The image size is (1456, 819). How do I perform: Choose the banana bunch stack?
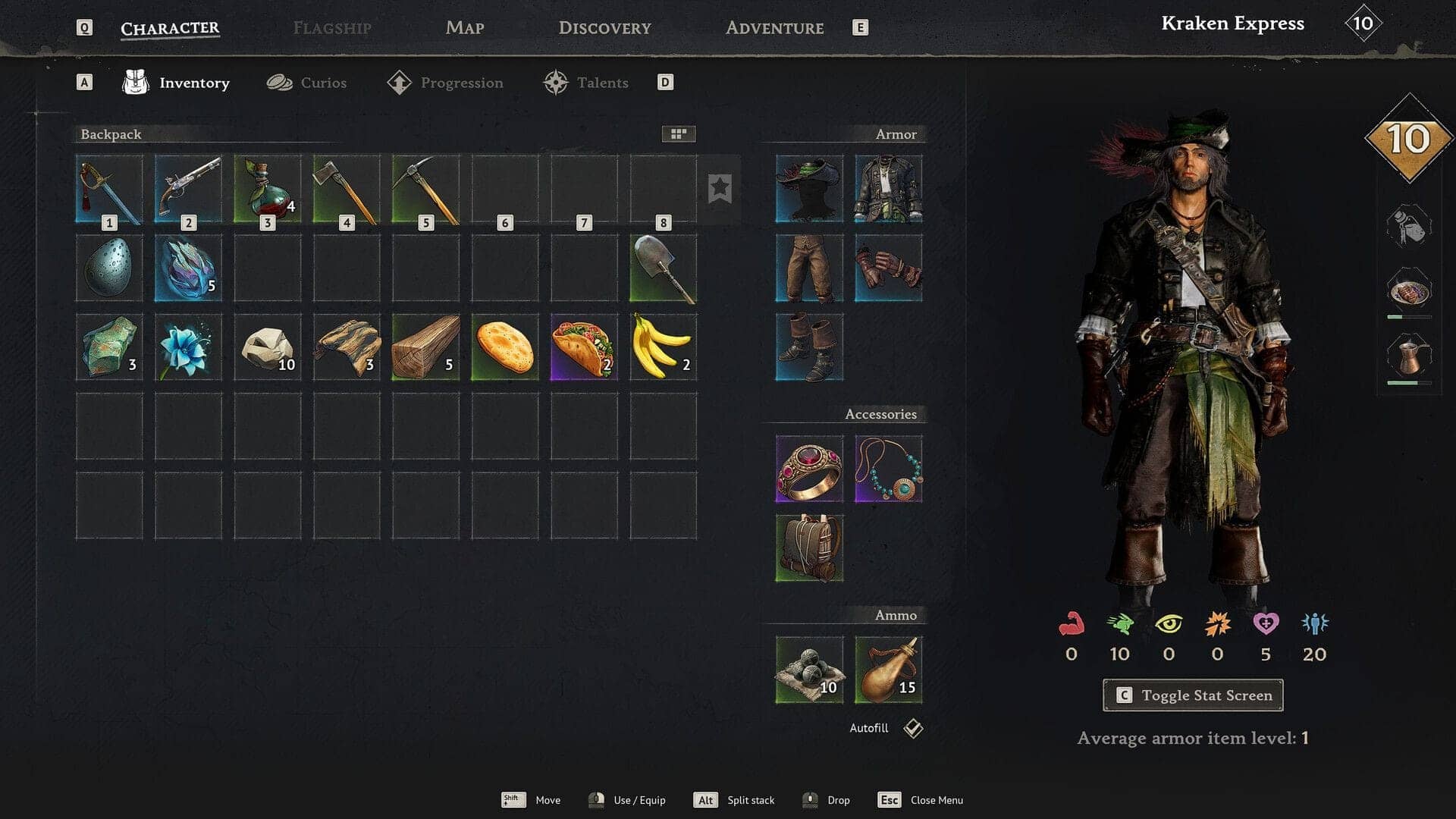coord(663,347)
